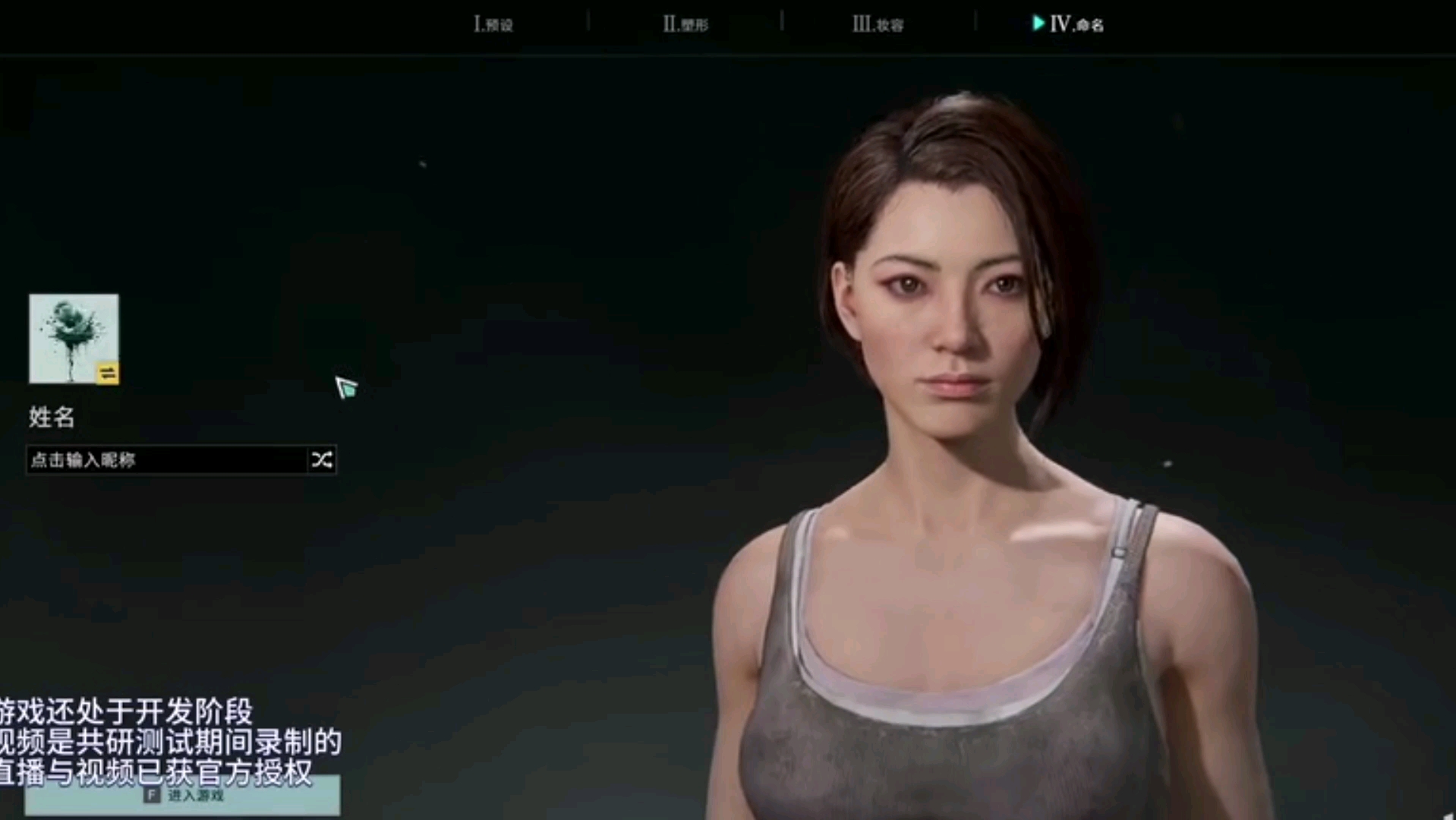Click the 进入游戏 enter game button
Image resolution: width=1456 pixels, height=820 pixels.
182,796
